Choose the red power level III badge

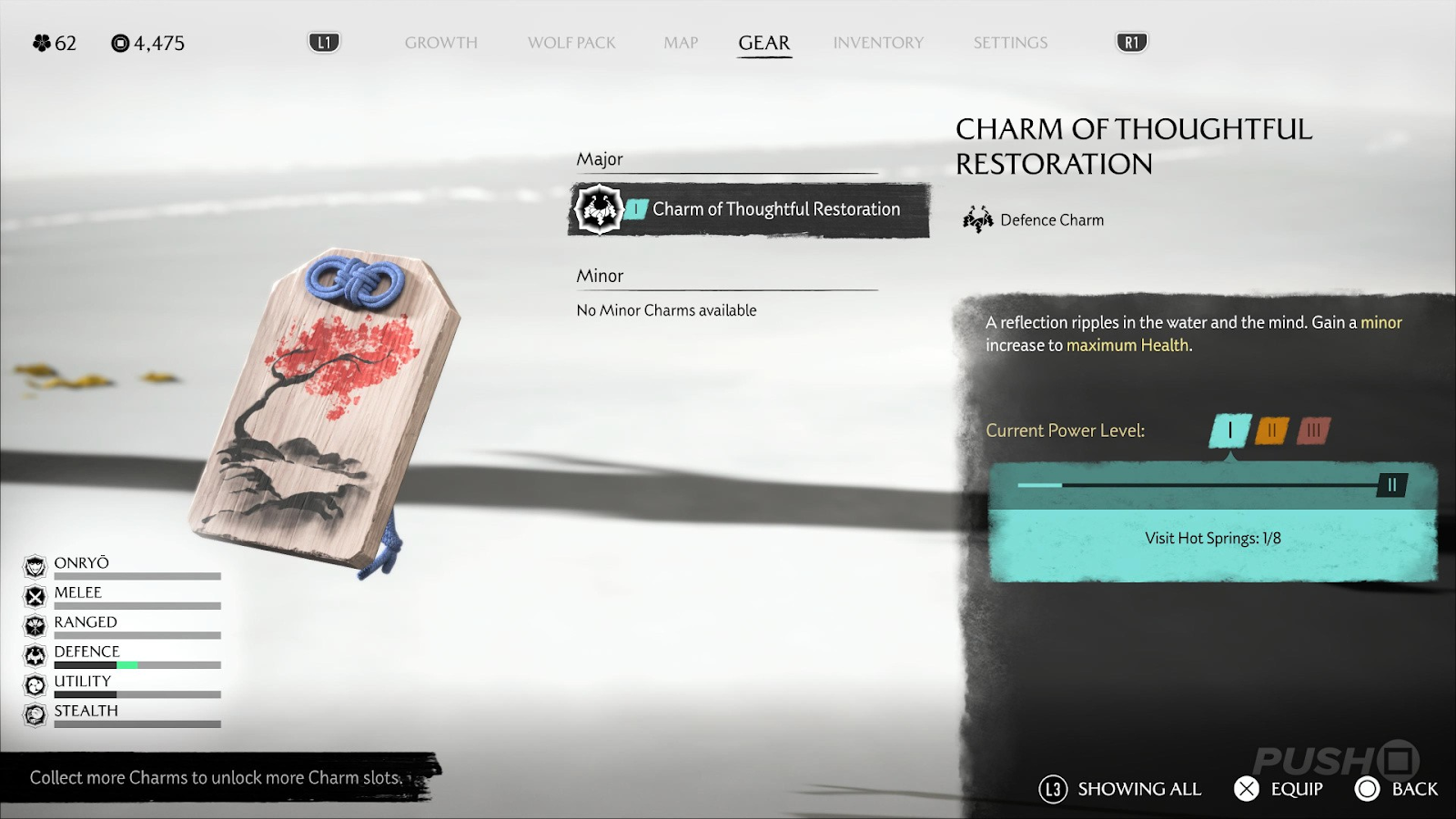pos(1313,430)
